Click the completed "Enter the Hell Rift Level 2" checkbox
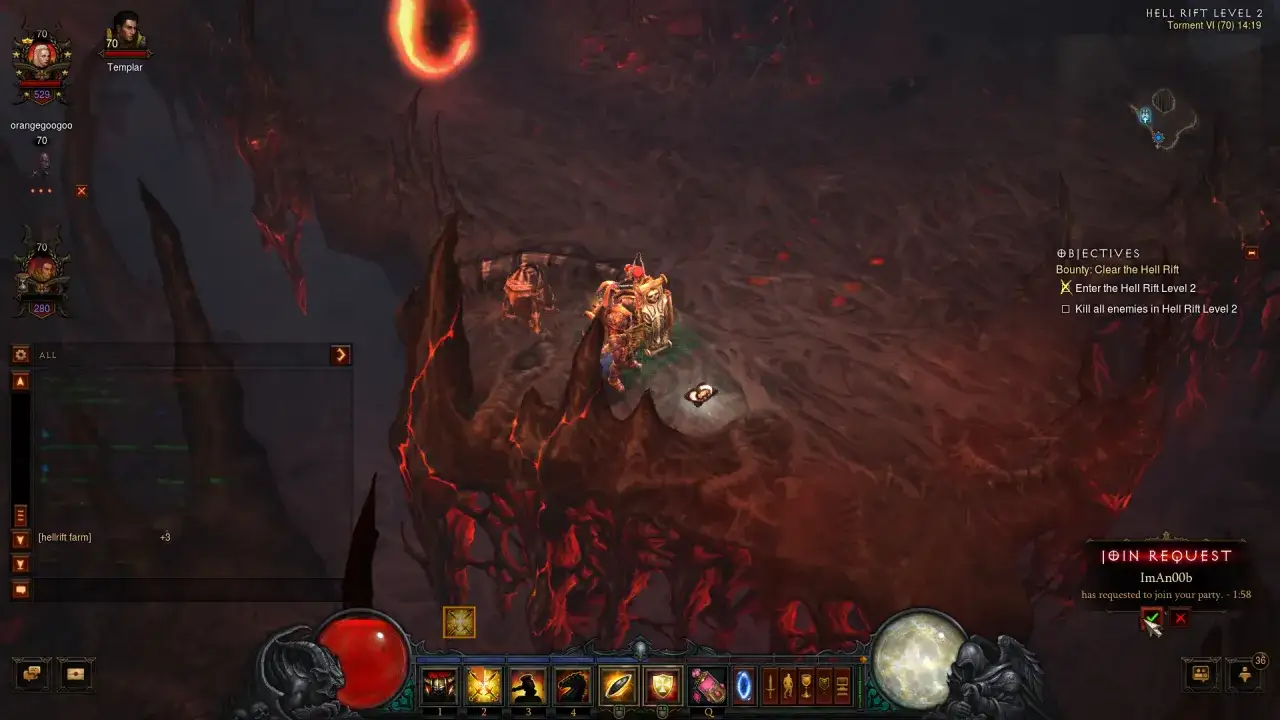Screen dimensions: 1280x720 coord(1066,287)
